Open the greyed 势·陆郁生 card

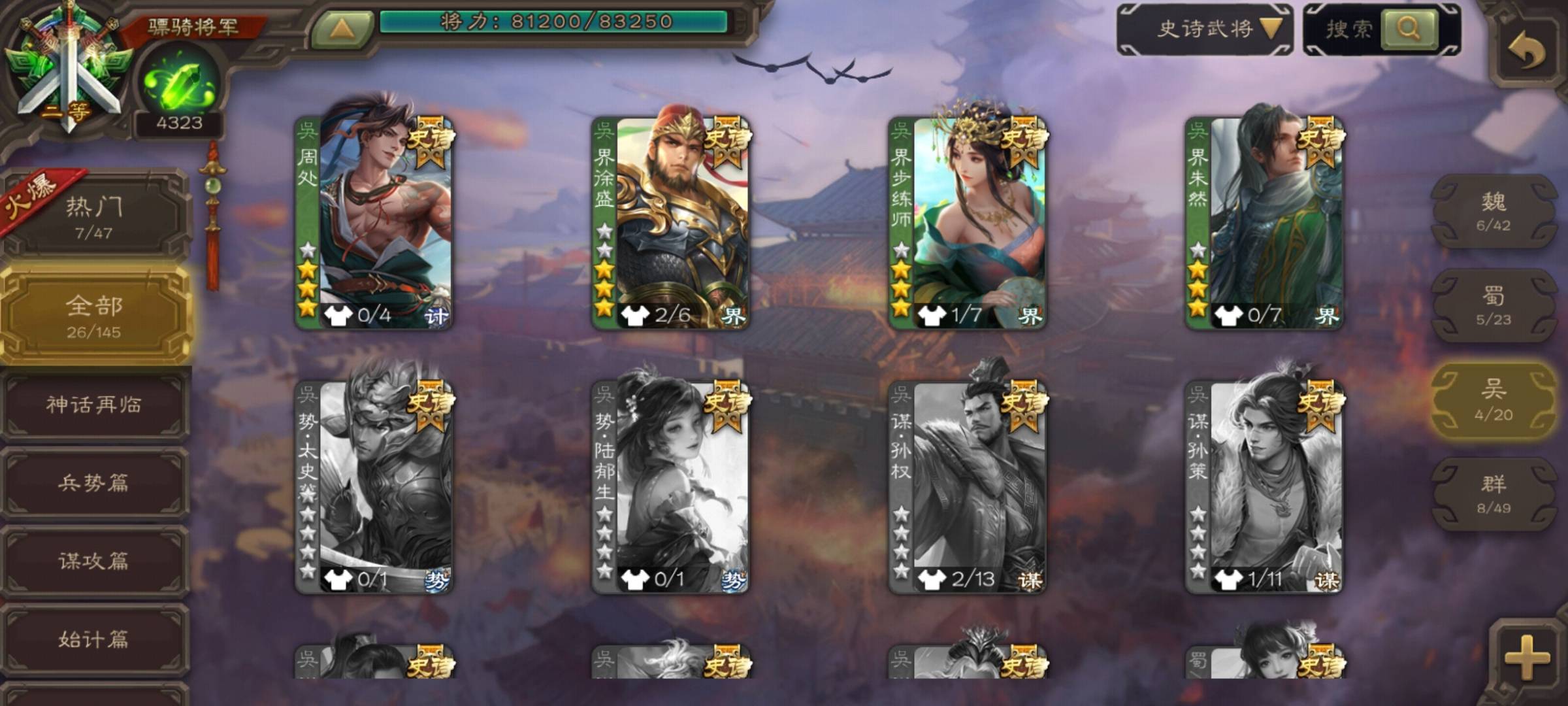(x=670, y=487)
